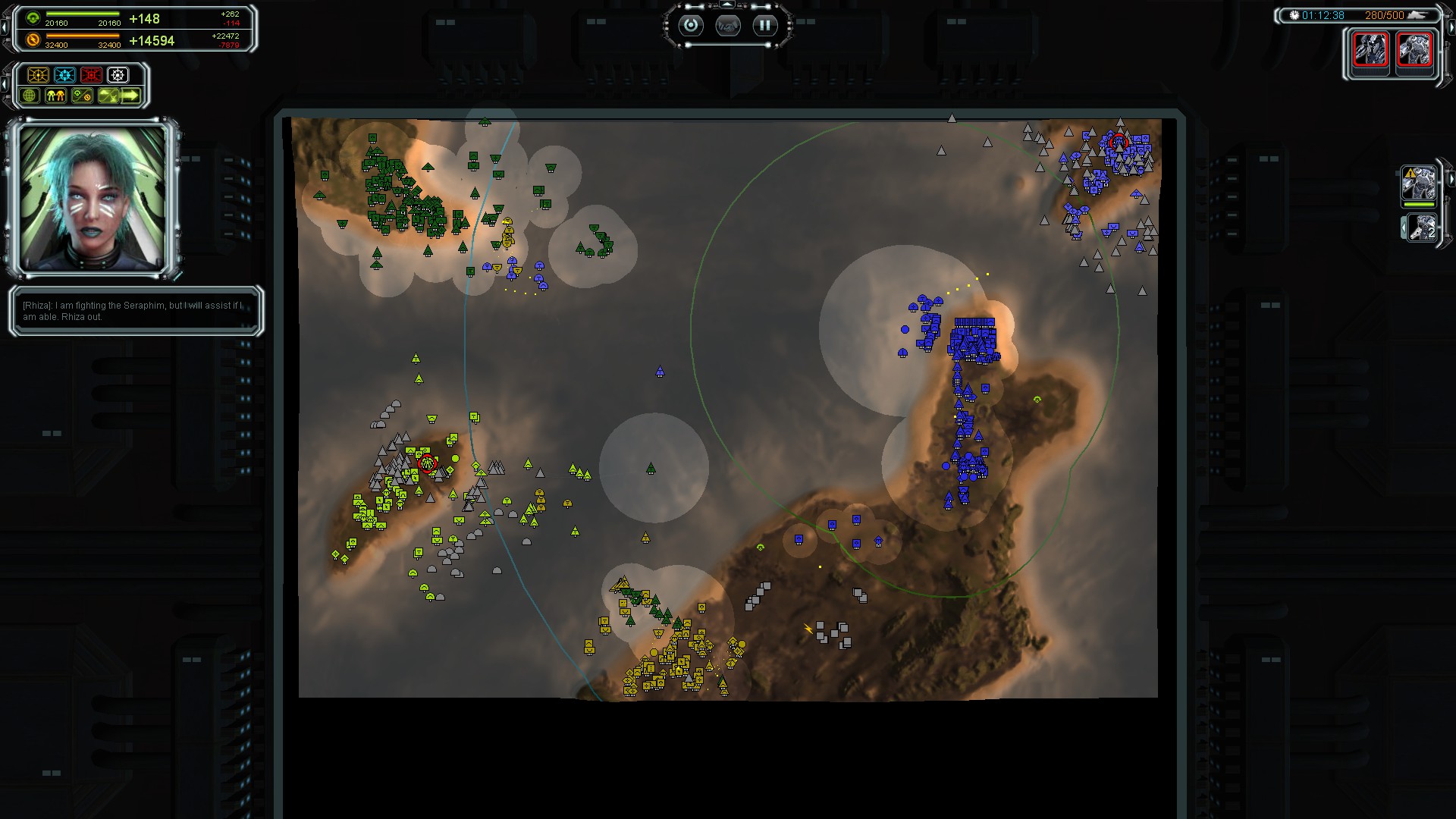Image resolution: width=1456 pixels, height=819 pixels.
Task: Toggle the white crosshair overlay icon
Action: [118, 75]
